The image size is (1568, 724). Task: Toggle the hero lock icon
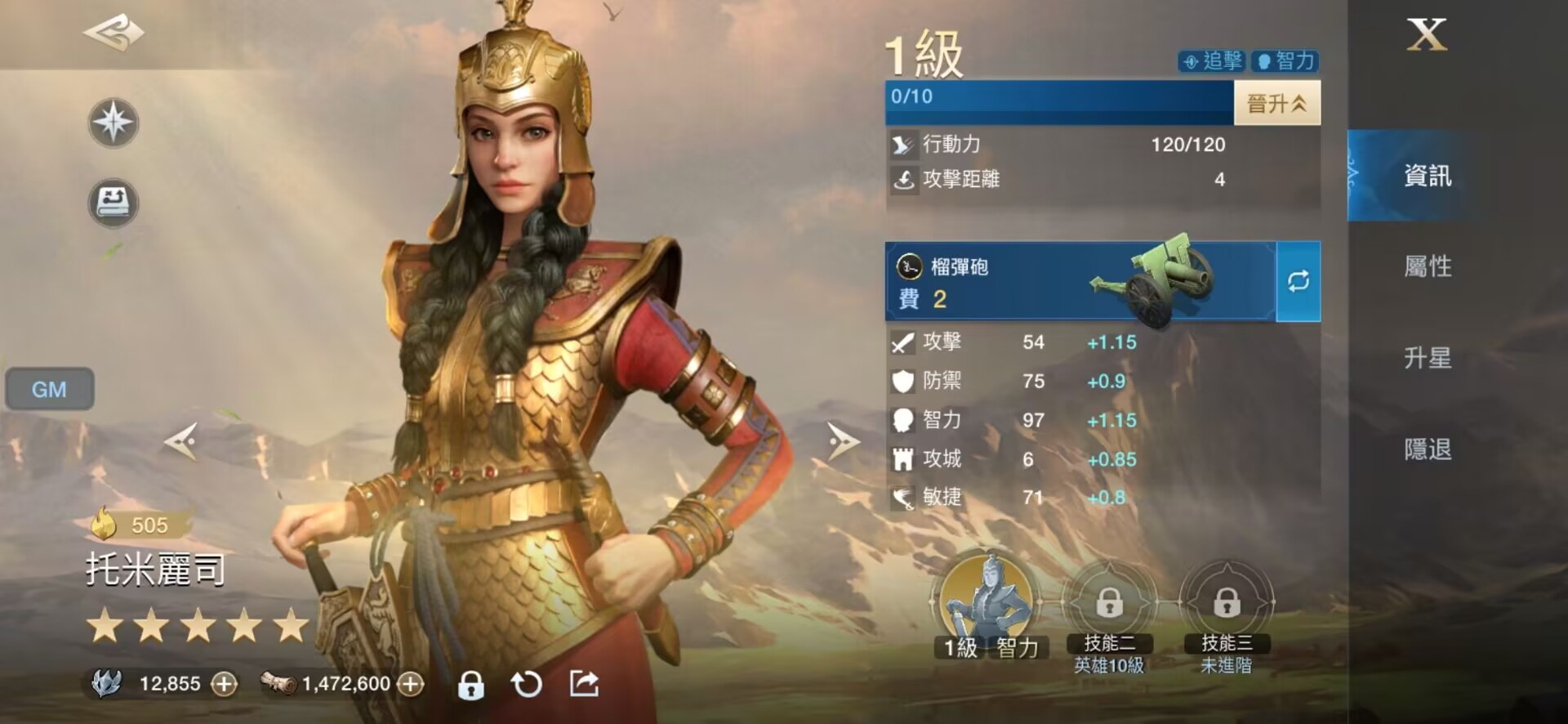click(472, 684)
